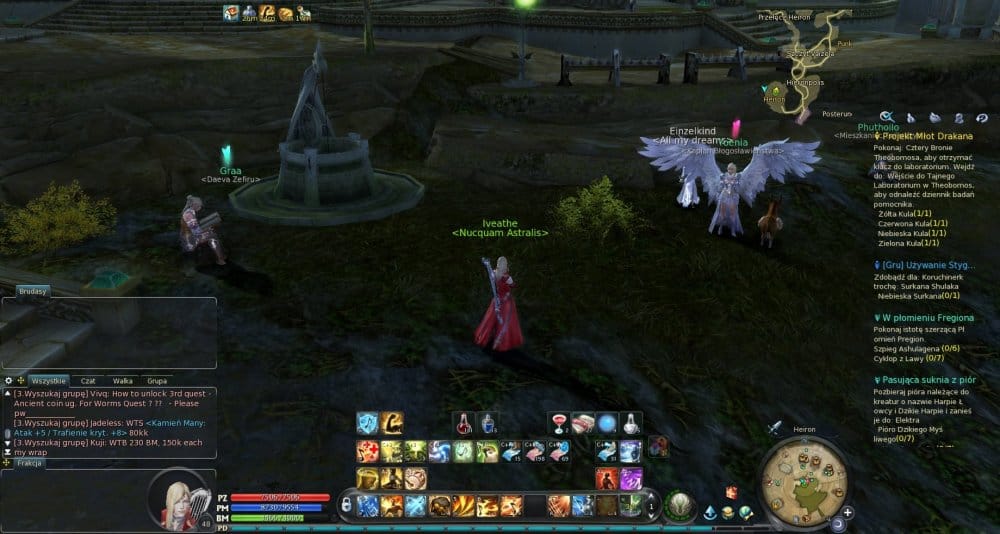Click the minimap plus zoom button
This screenshot has width=1000, height=534.
[848, 512]
